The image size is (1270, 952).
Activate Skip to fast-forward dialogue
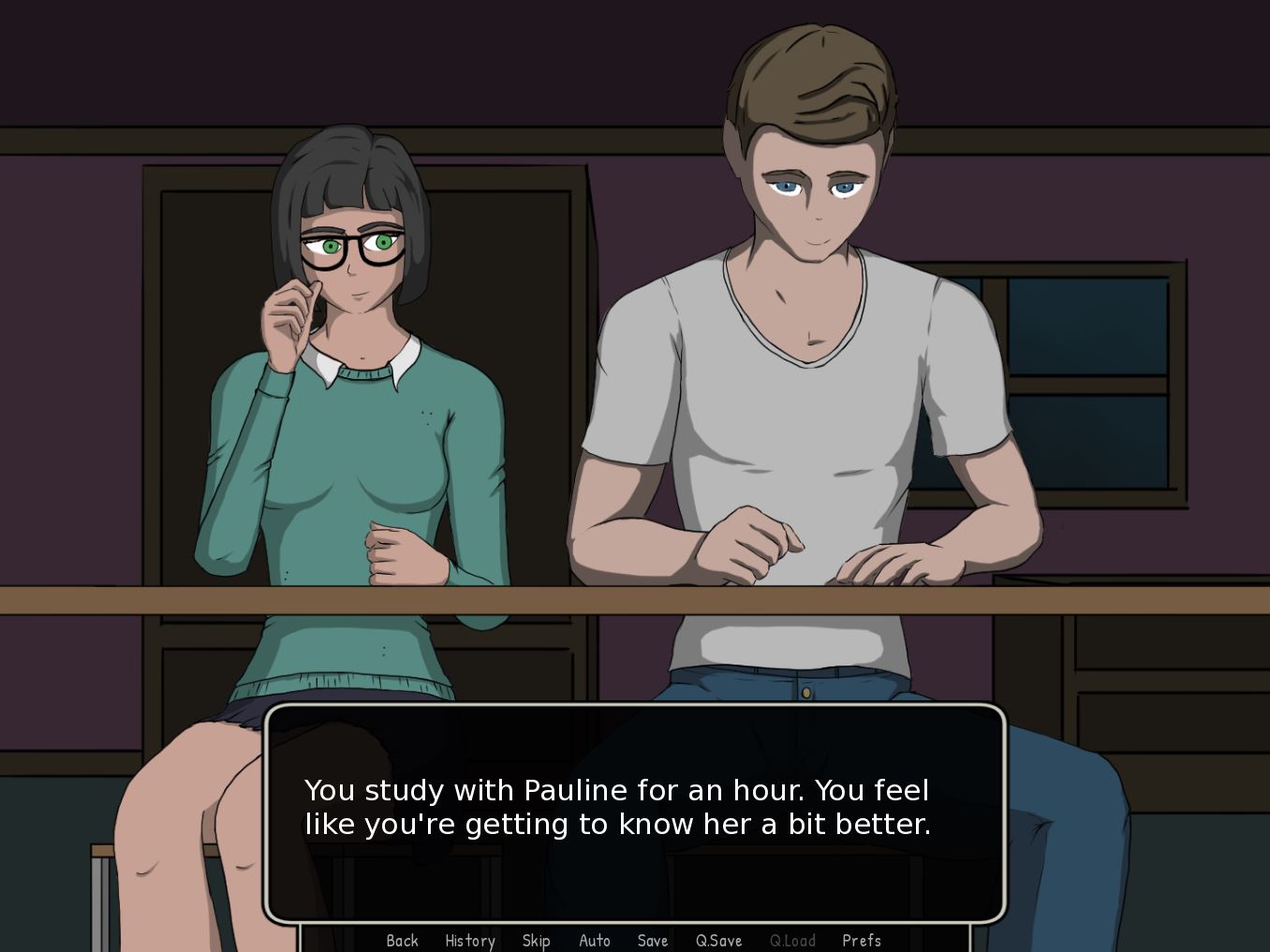536,940
